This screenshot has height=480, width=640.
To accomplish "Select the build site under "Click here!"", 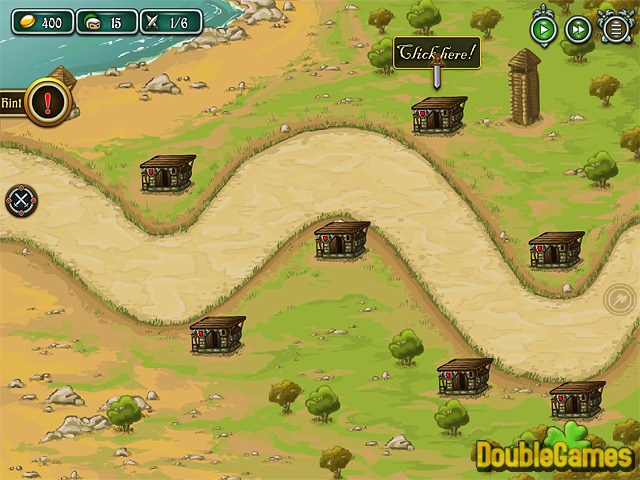I will pyautogui.click(x=439, y=115).
